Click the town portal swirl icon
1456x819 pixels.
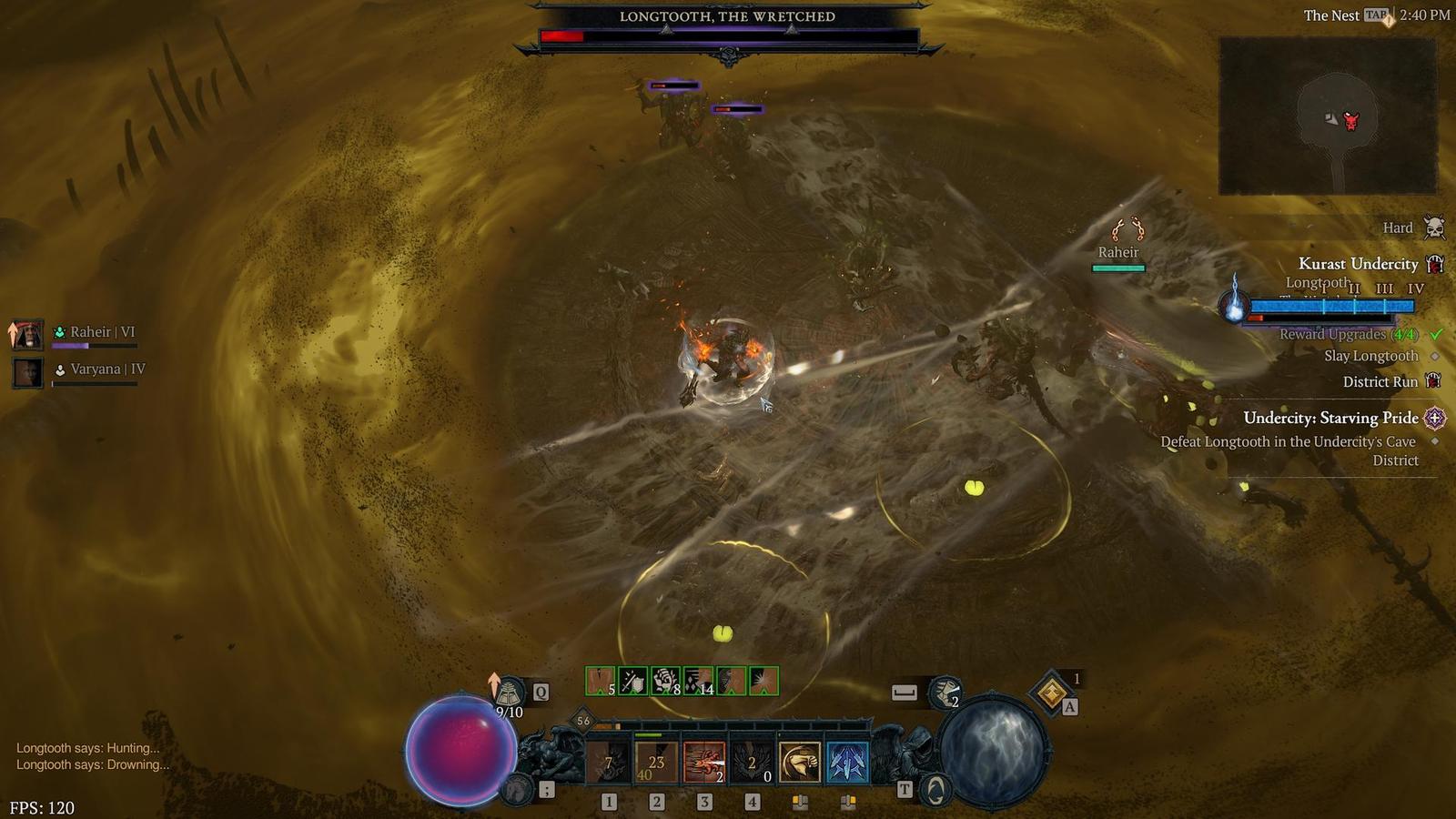coord(935,790)
